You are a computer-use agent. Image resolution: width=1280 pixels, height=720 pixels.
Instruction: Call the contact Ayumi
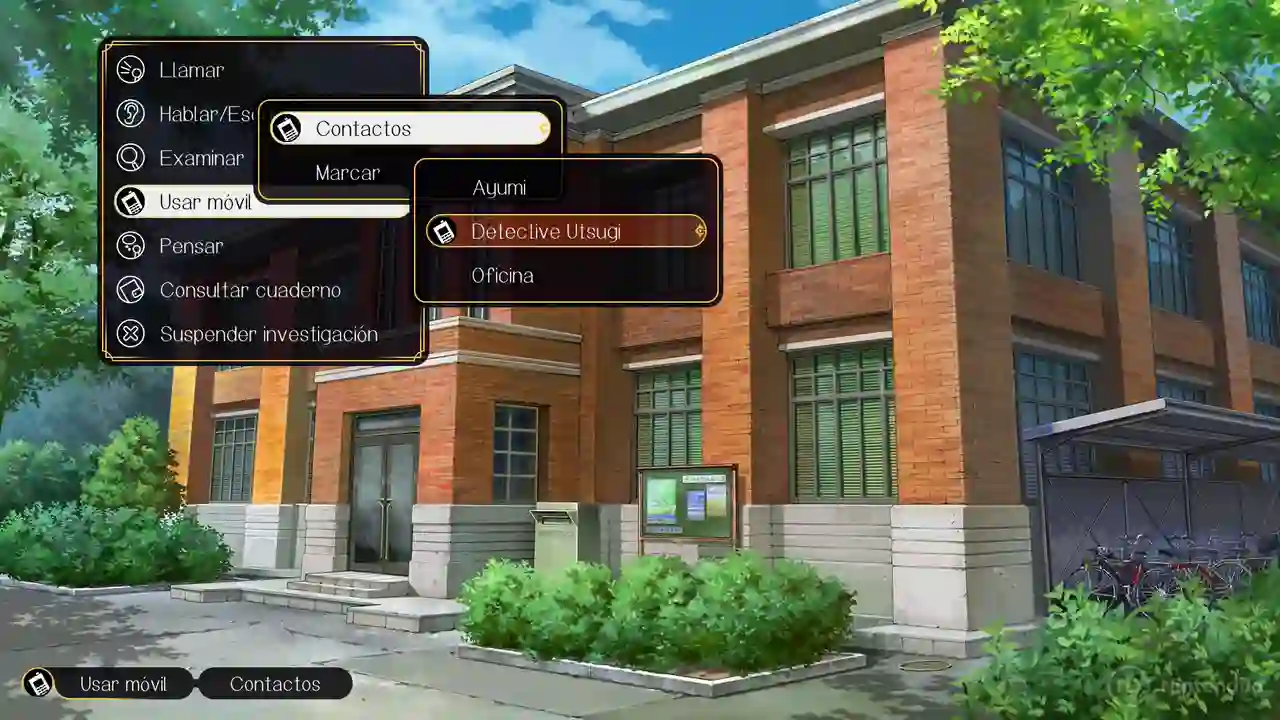pyautogui.click(x=498, y=188)
